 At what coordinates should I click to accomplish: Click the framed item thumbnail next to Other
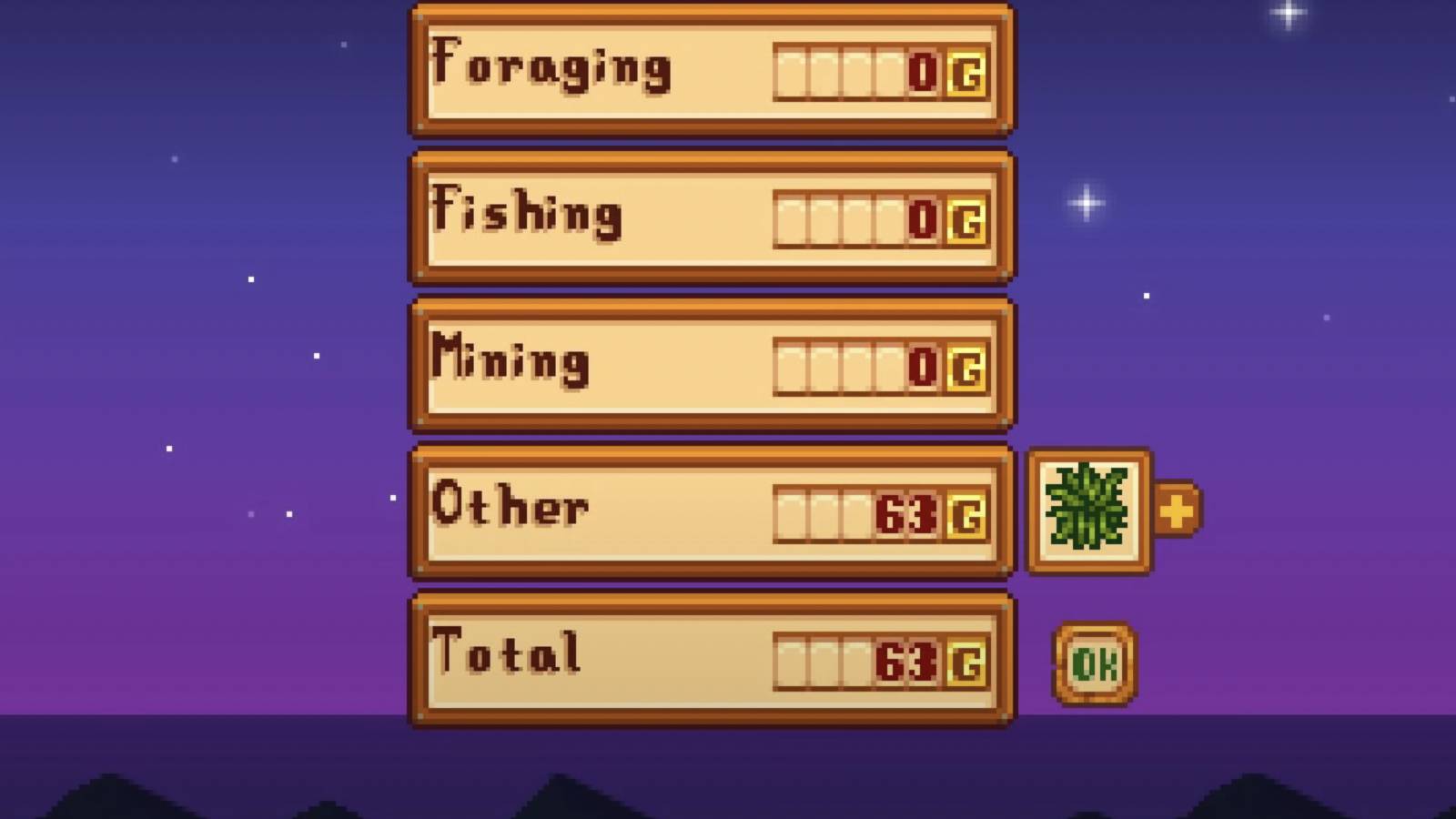(1088, 510)
